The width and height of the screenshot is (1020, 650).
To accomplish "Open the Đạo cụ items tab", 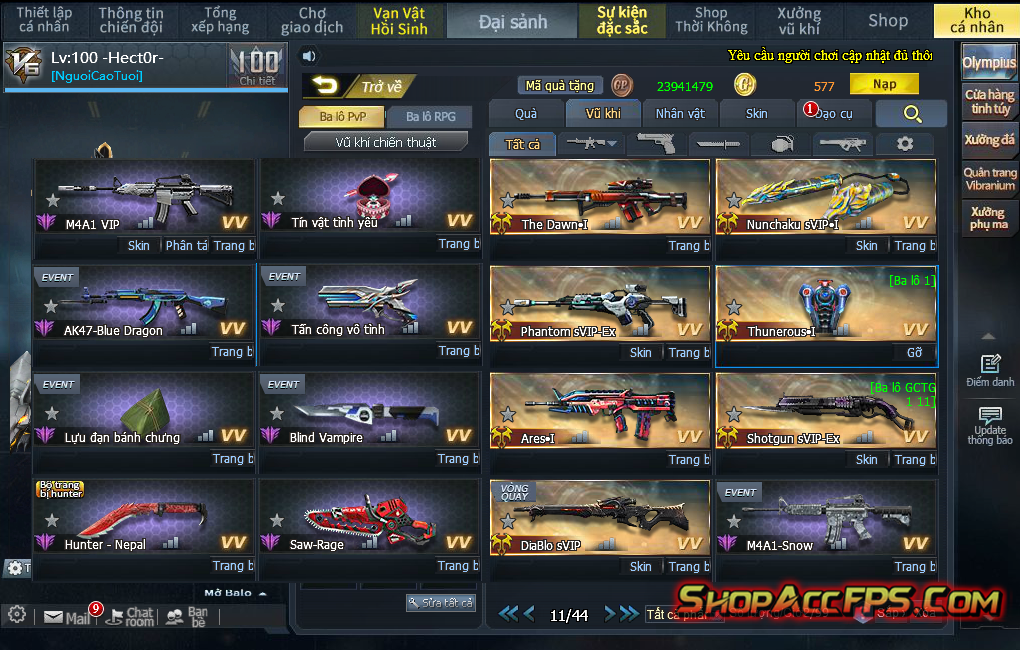I will point(833,114).
